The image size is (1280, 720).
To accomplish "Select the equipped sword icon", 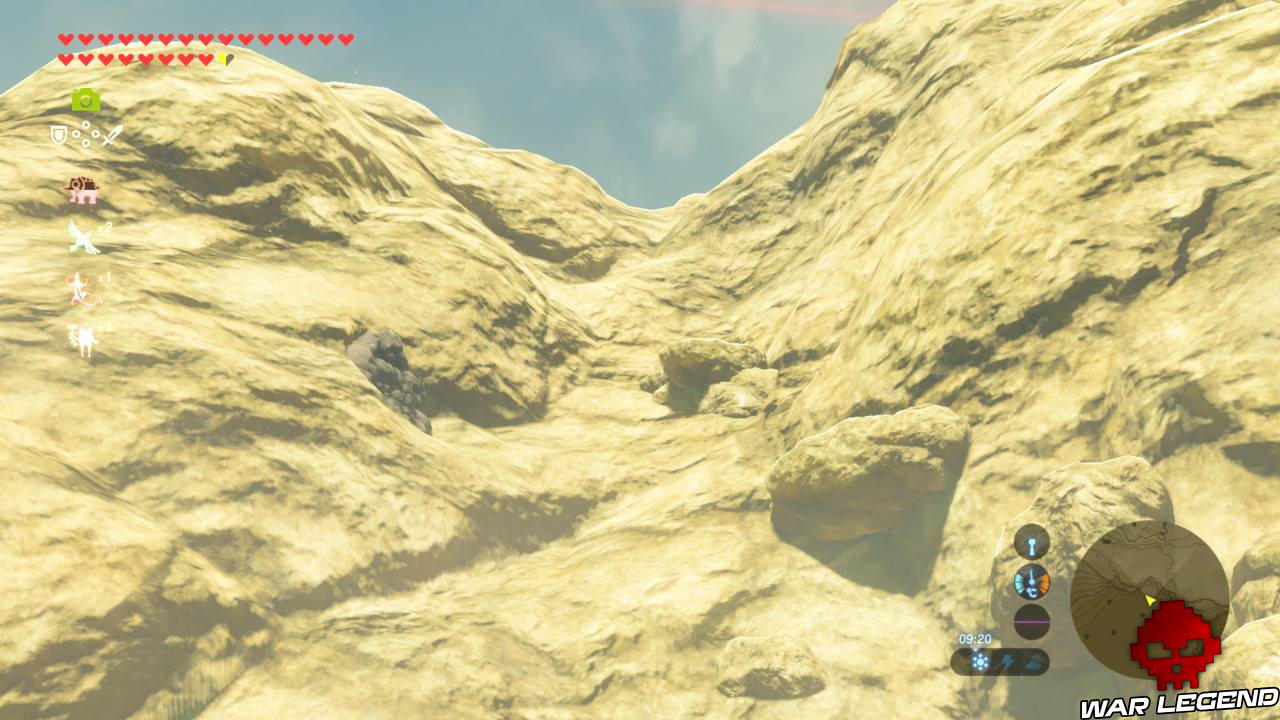I will click(x=114, y=133).
